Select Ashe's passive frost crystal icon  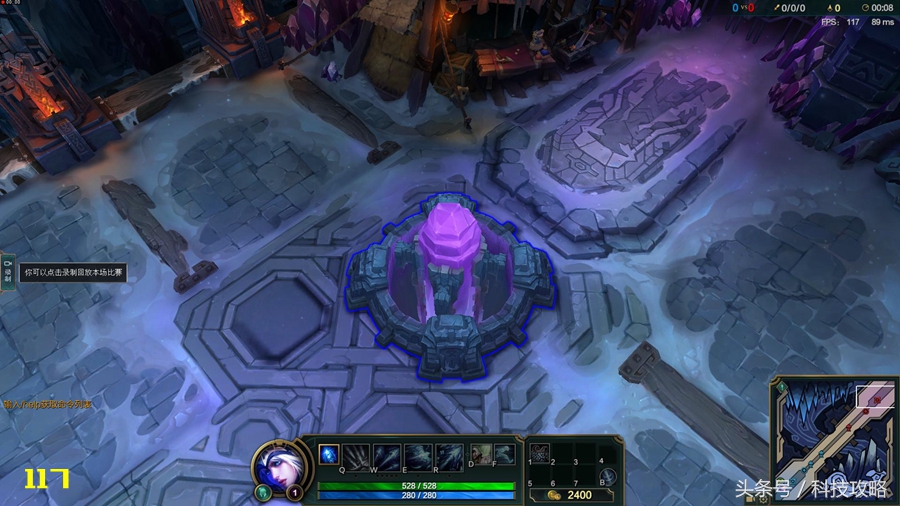coord(328,455)
